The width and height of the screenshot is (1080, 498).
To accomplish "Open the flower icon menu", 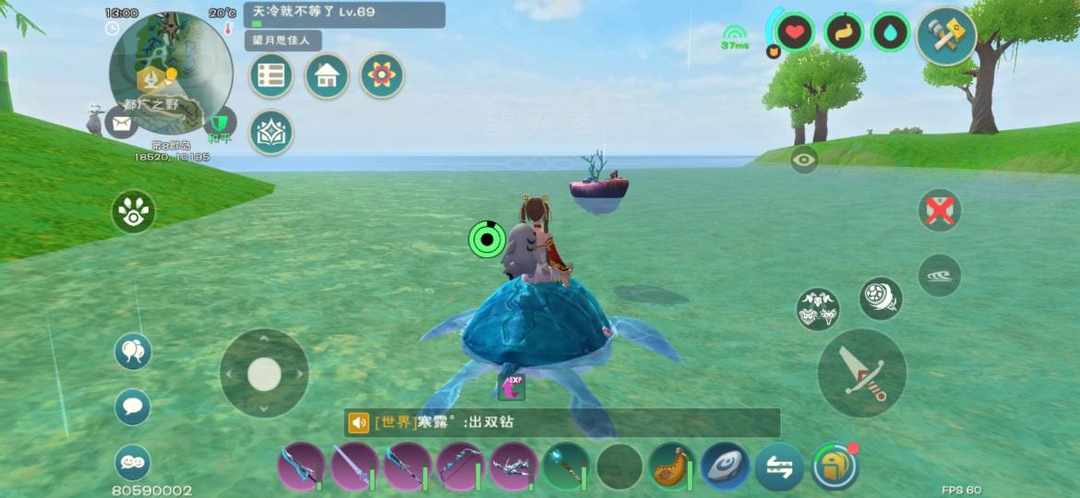I will 382,76.
